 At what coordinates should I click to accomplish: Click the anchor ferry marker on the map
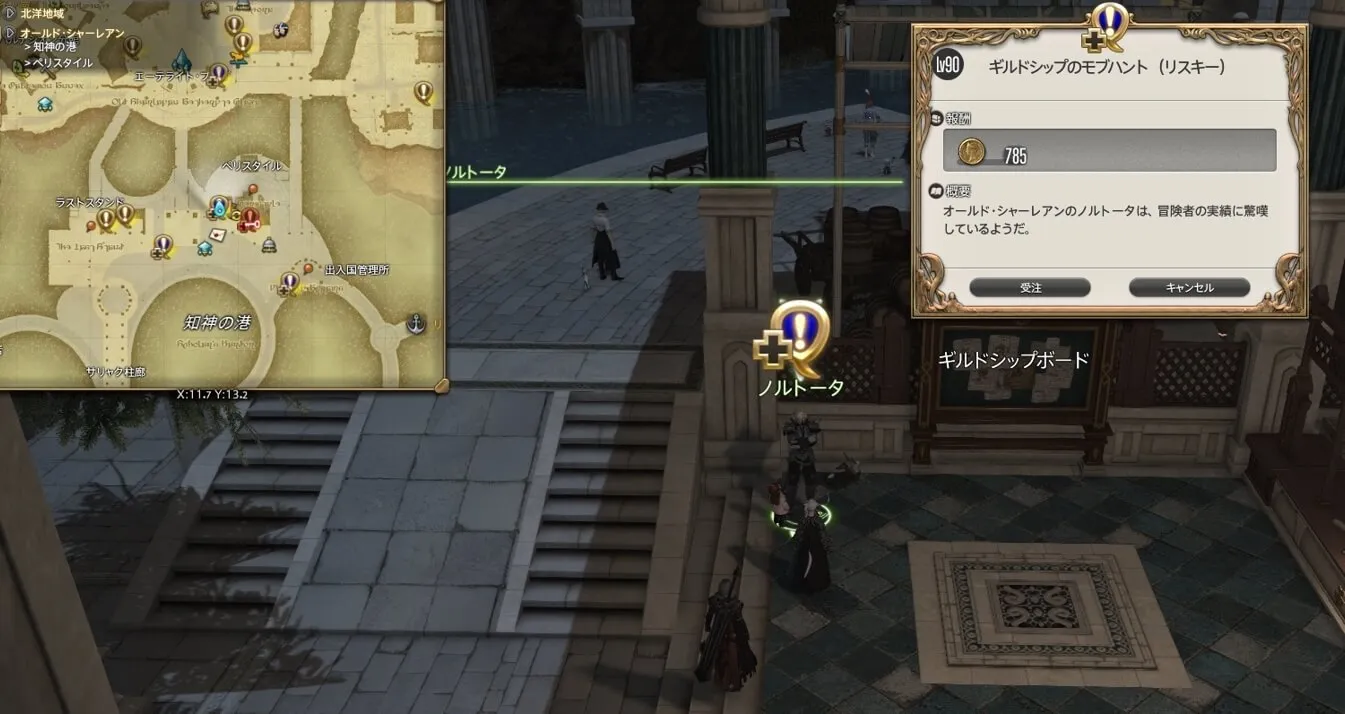point(416,322)
